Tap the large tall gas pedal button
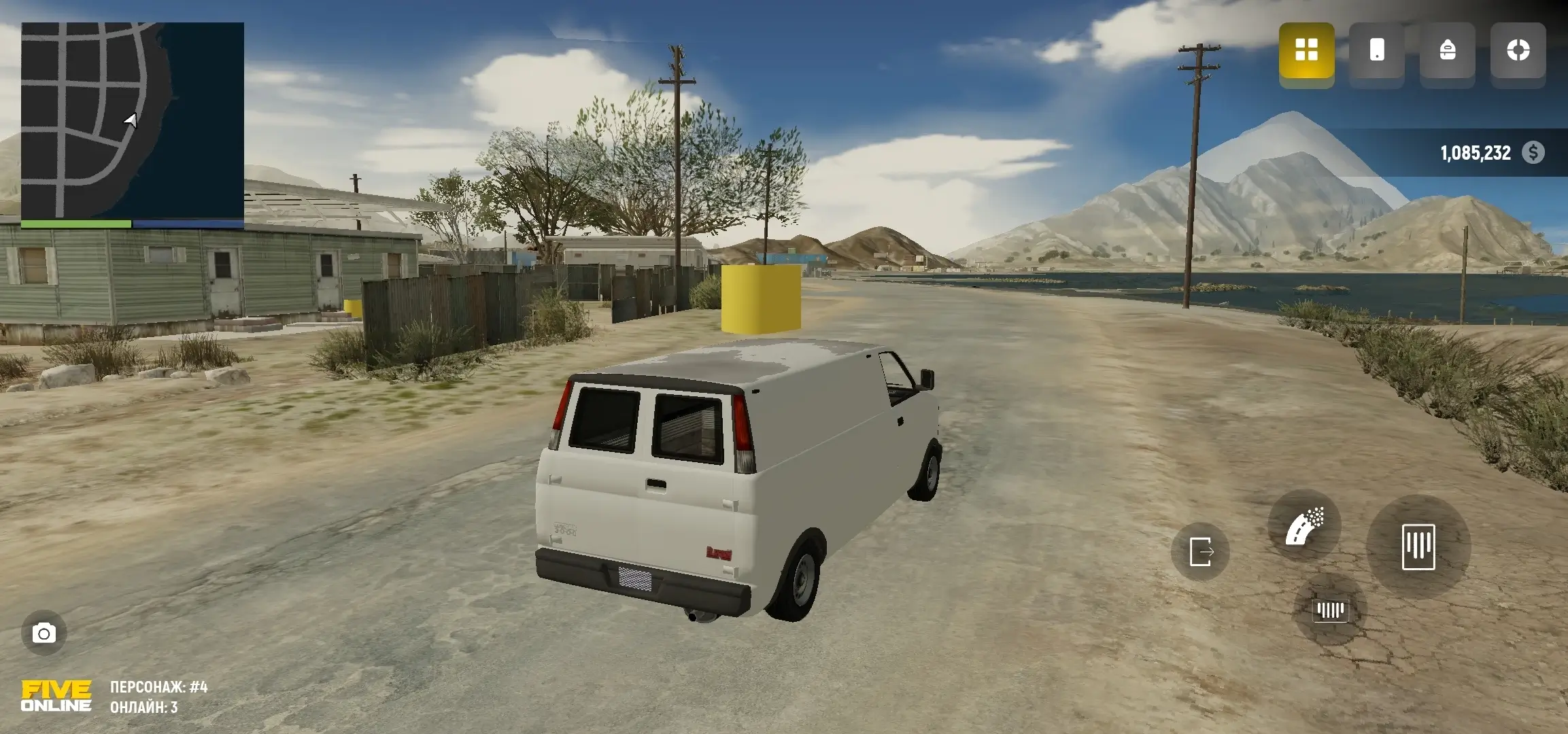The height and width of the screenshot is (734, 1568). pyautogui.click(x=1418, y=546)
